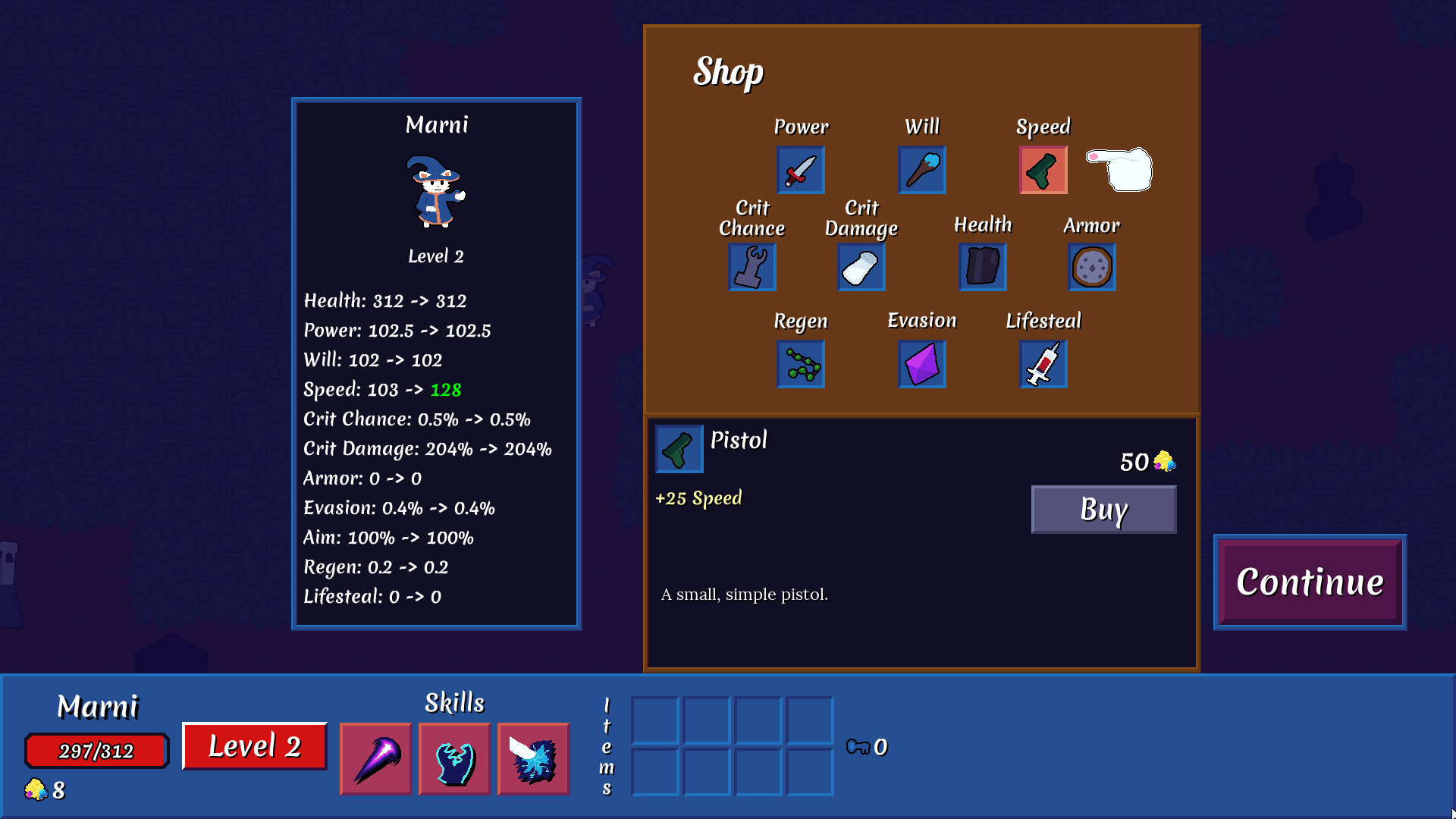Select the Power dagger upgrade in the shop
Image resolution: width=1456 pixels, height=819 pixels.
(800, 170)
